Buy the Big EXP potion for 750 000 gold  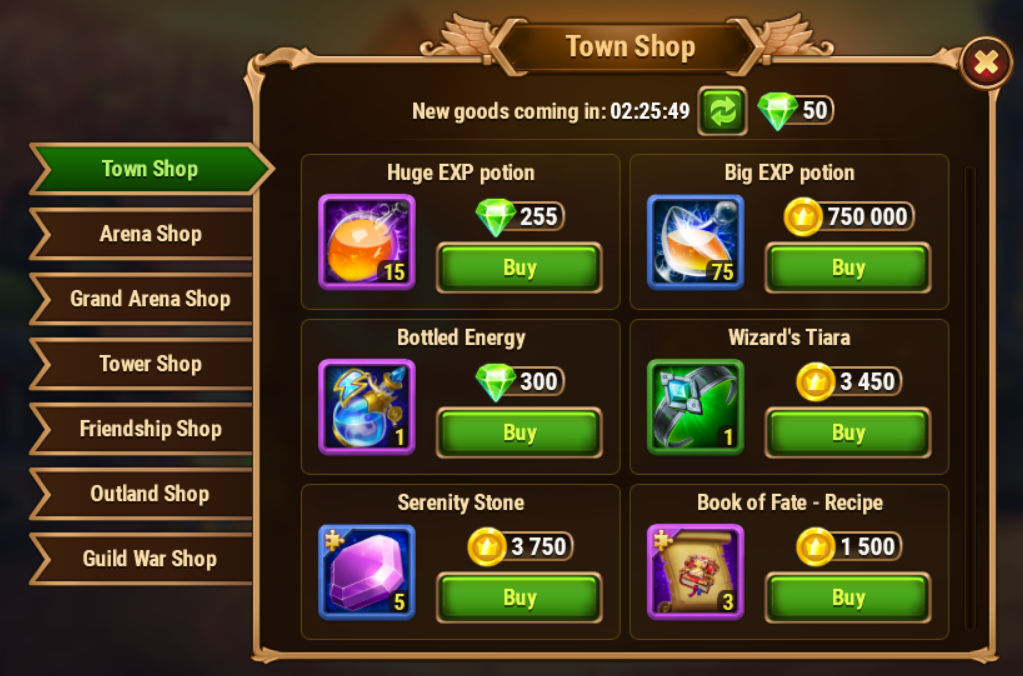point(848,268)
